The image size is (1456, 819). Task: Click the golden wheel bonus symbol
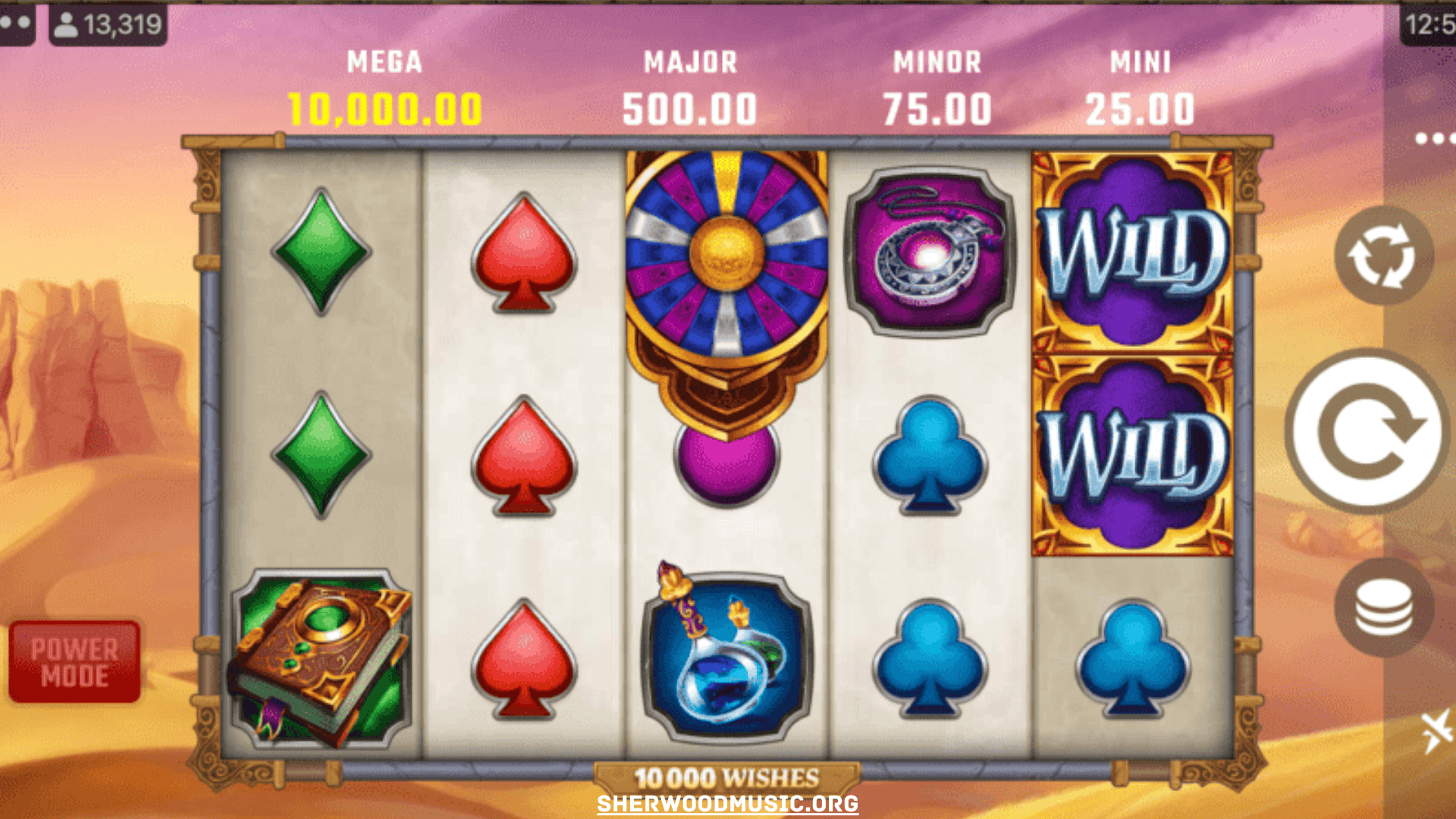click(x=724, y=250)
